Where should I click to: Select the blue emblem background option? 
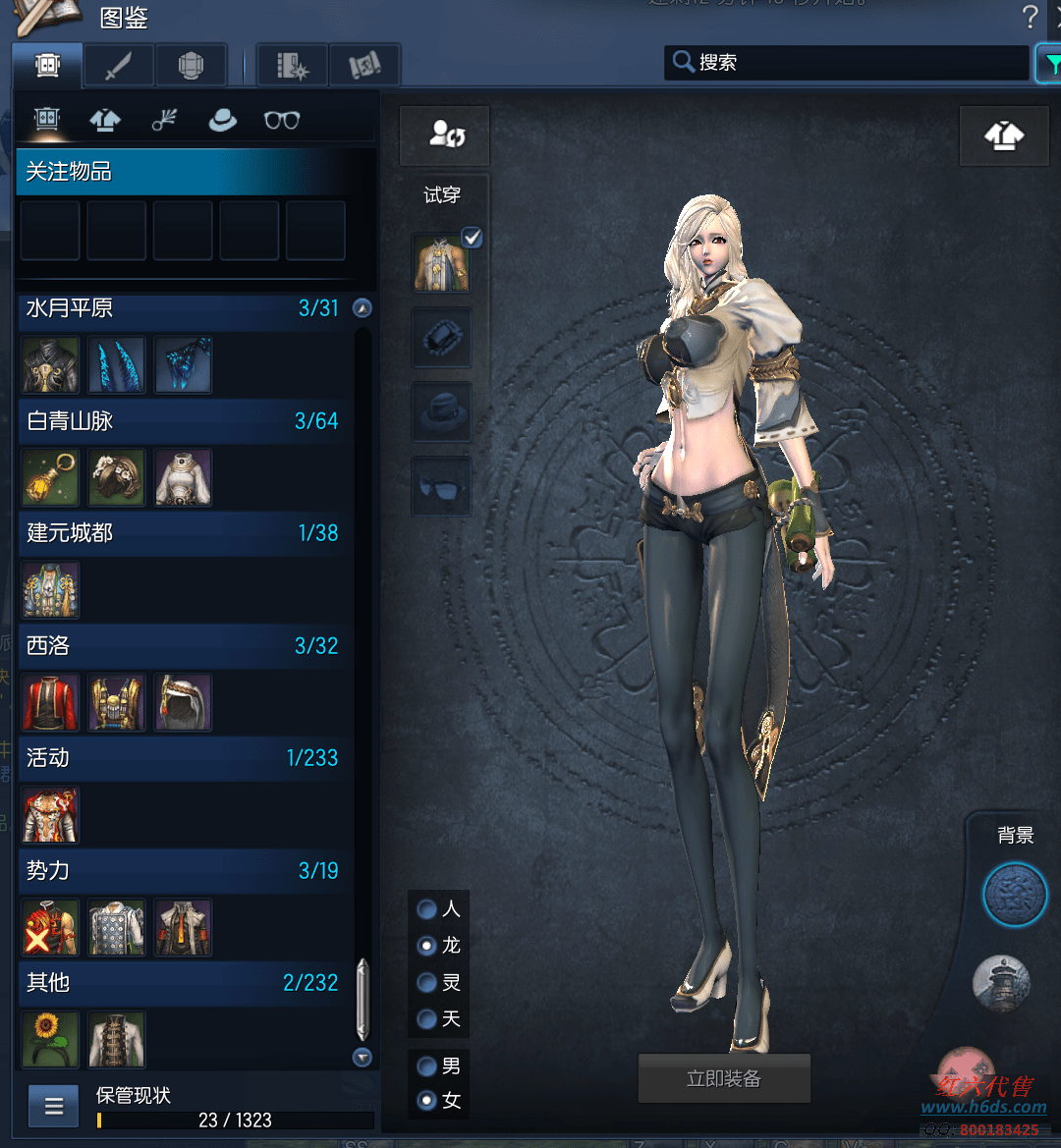coord(1015,896)
